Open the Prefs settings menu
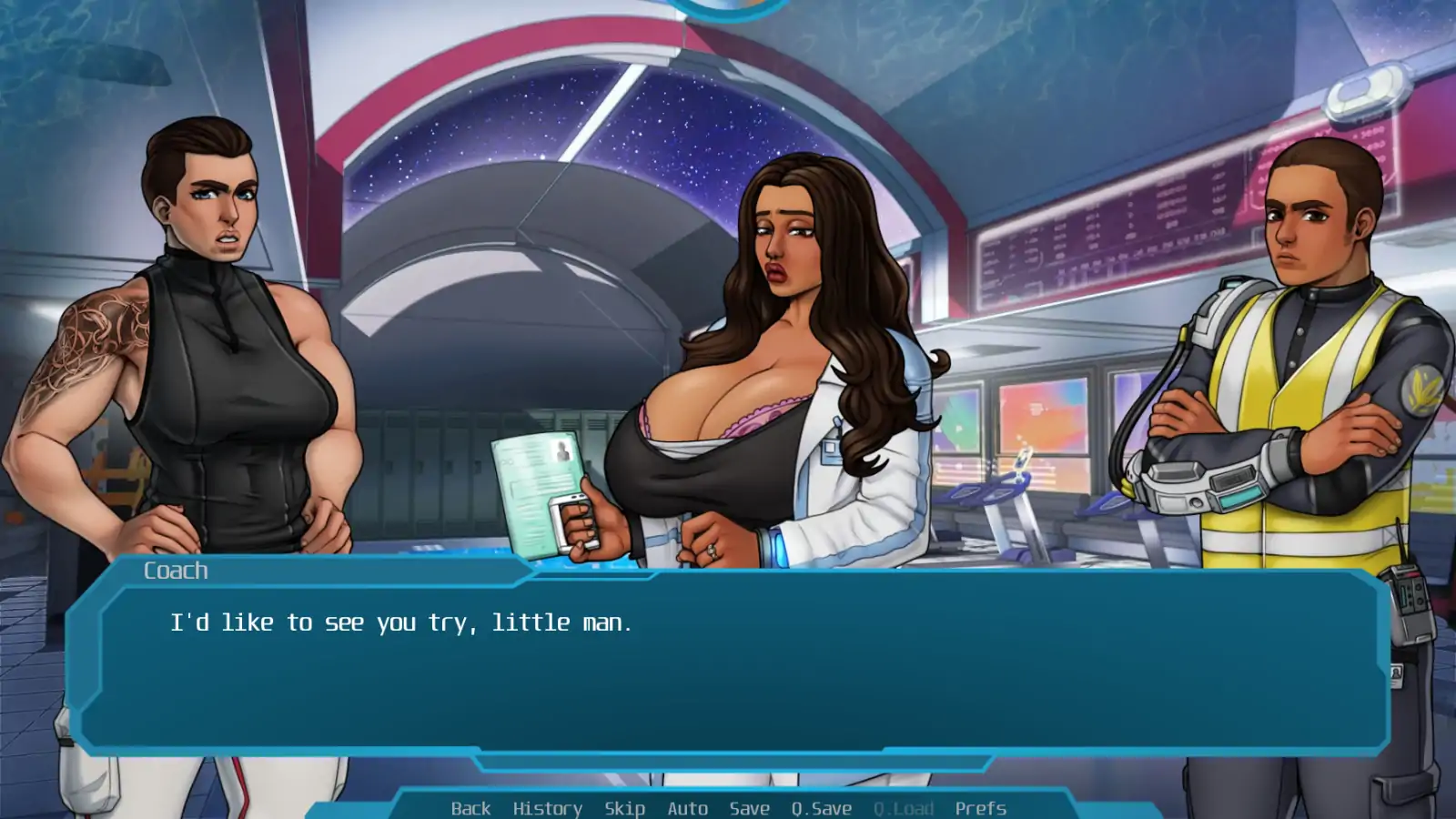 pyautogui.click(x=980, y=808)
